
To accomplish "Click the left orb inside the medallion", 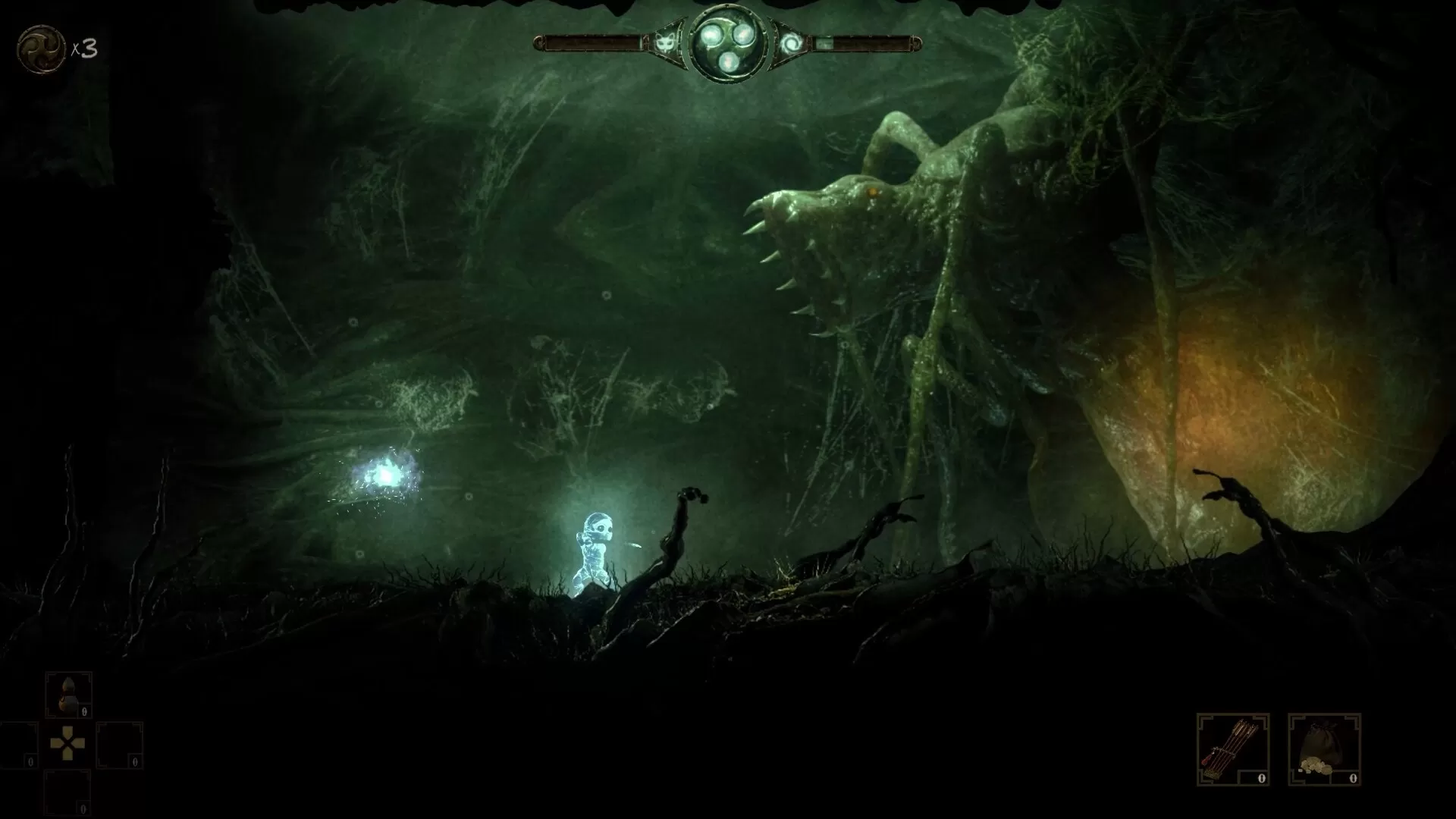I will click(711, 36).
